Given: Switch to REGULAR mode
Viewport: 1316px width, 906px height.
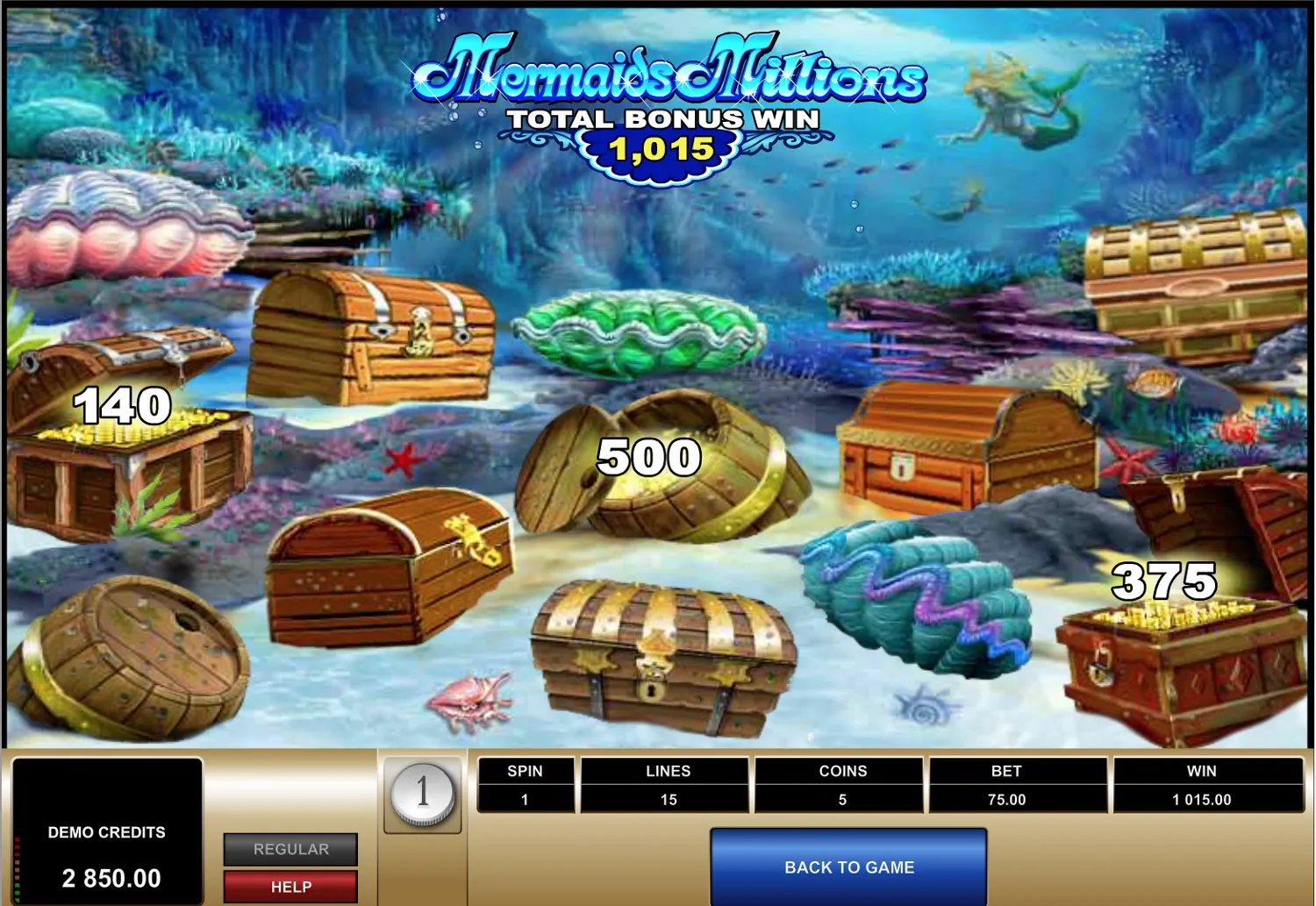Looking at the screenshot, I should [x=290, y=848].
